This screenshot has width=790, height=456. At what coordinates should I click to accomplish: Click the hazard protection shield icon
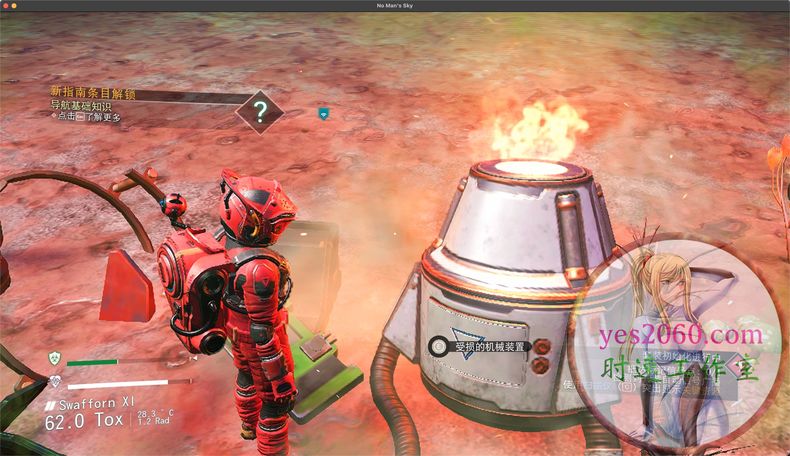[55, 358]
